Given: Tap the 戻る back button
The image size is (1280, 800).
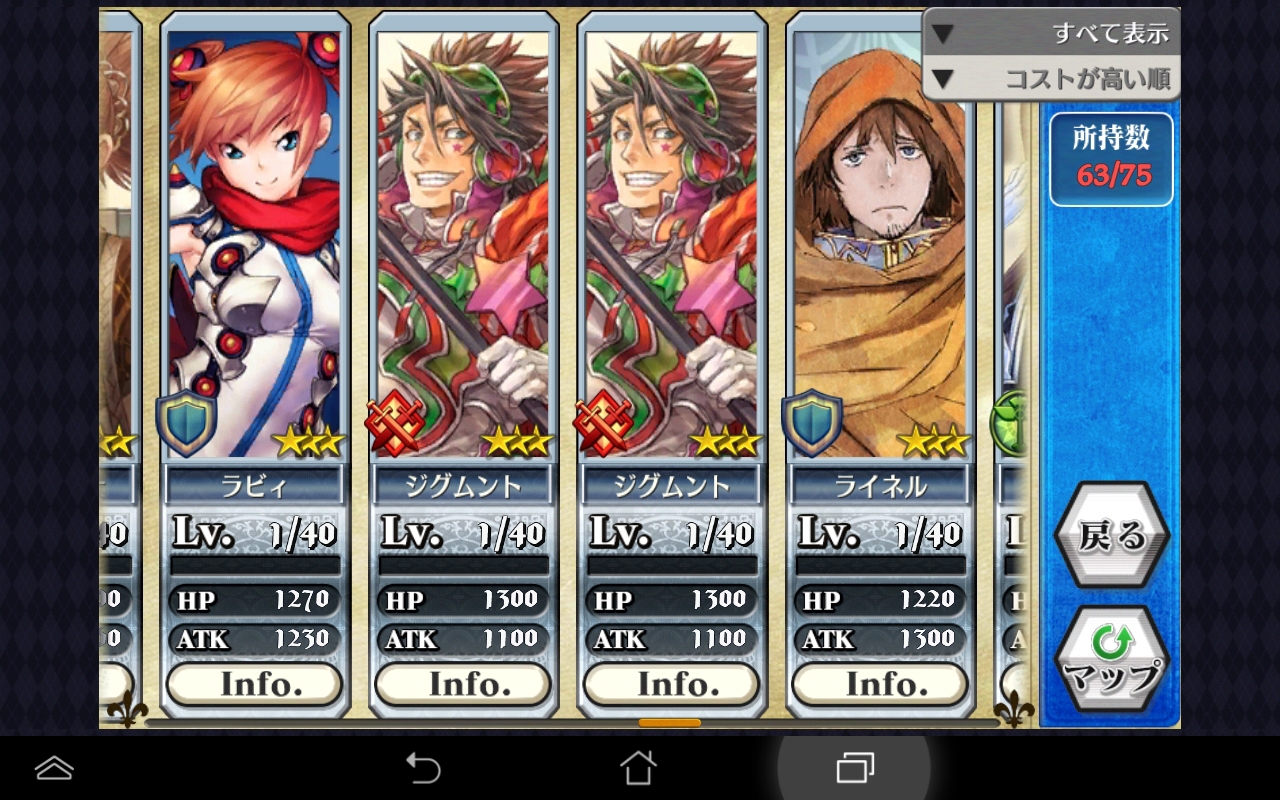Looking at the screenshot, I should 1111,536.
